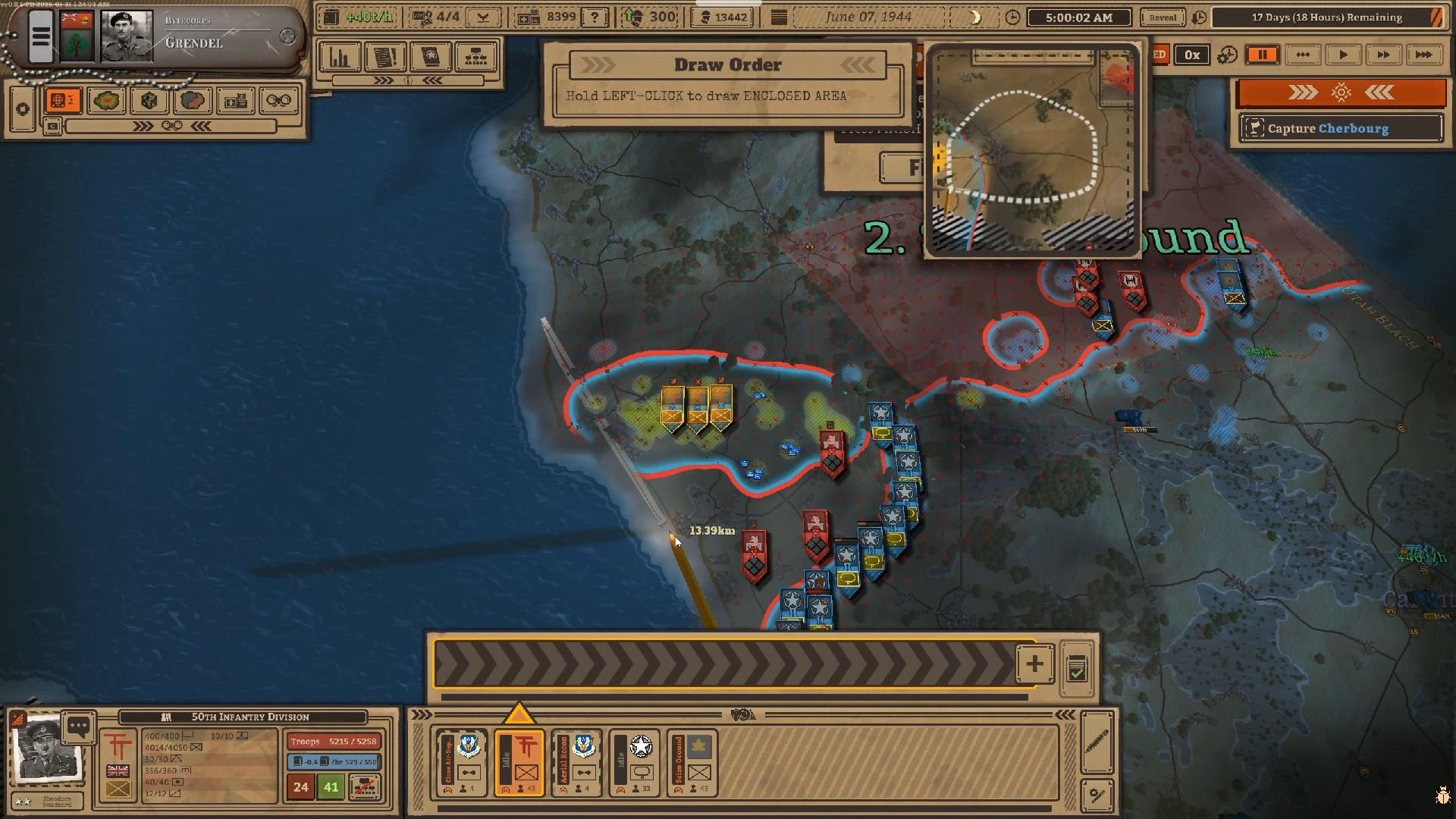
Task: Set game speed to normal play
Action: [x=1342, y=55]
